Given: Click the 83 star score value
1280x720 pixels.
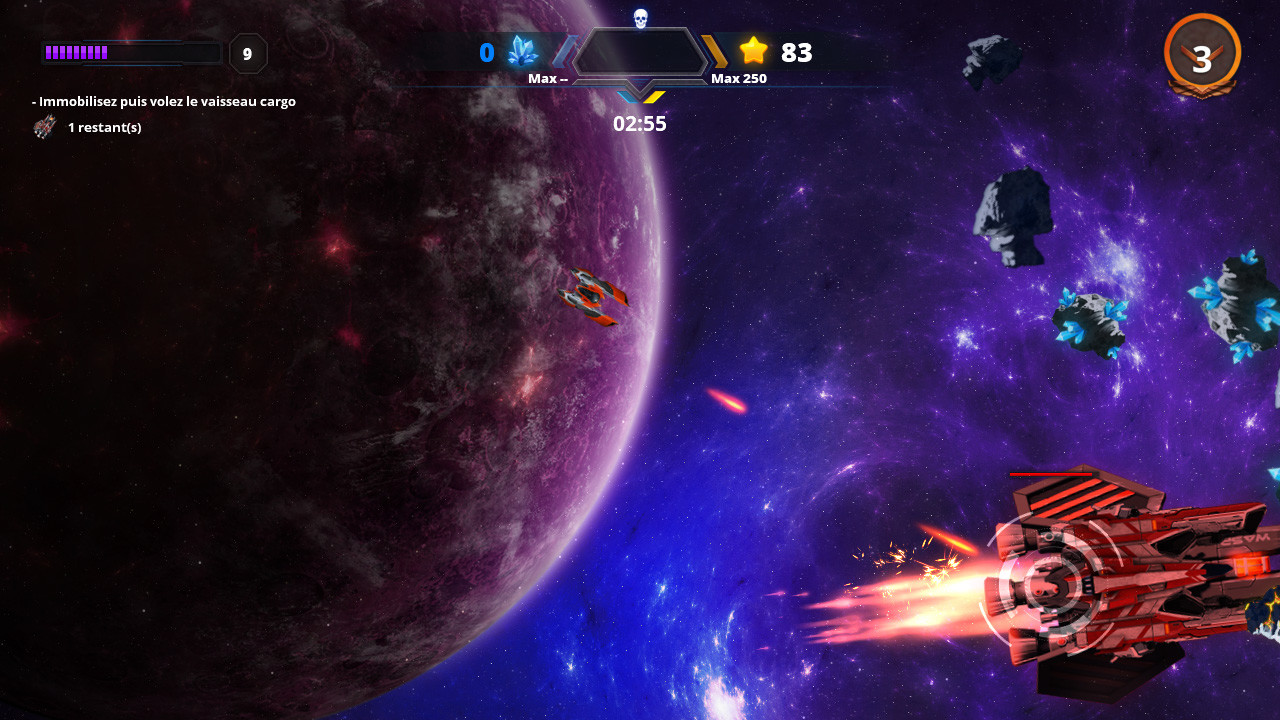Looking at the screenshot, I should coord(797,52).
